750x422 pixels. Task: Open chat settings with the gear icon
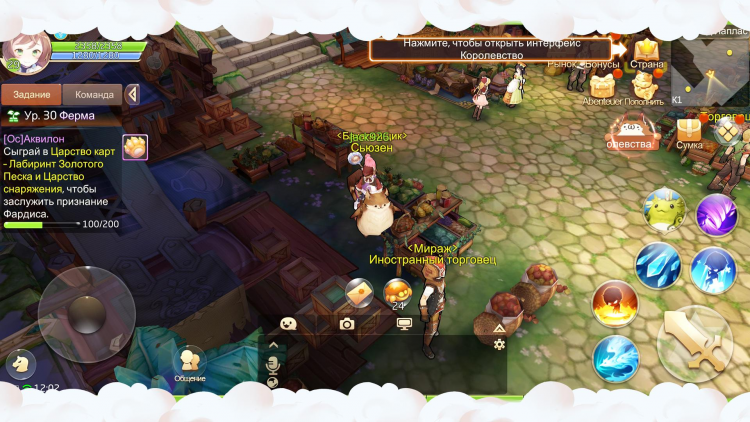(499, 344)
